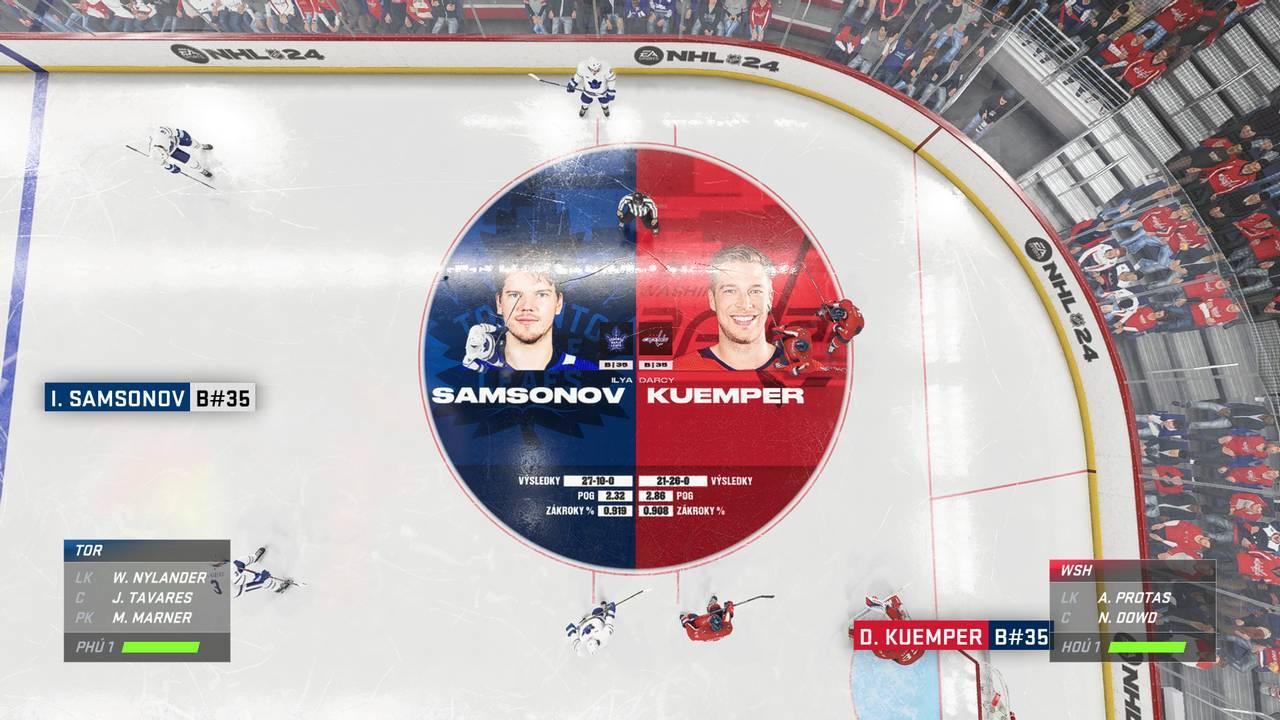Select A. Protas in the WSH line panel
The width and height of the screenshot is (1280, 720).
(x=1132, y=597)
